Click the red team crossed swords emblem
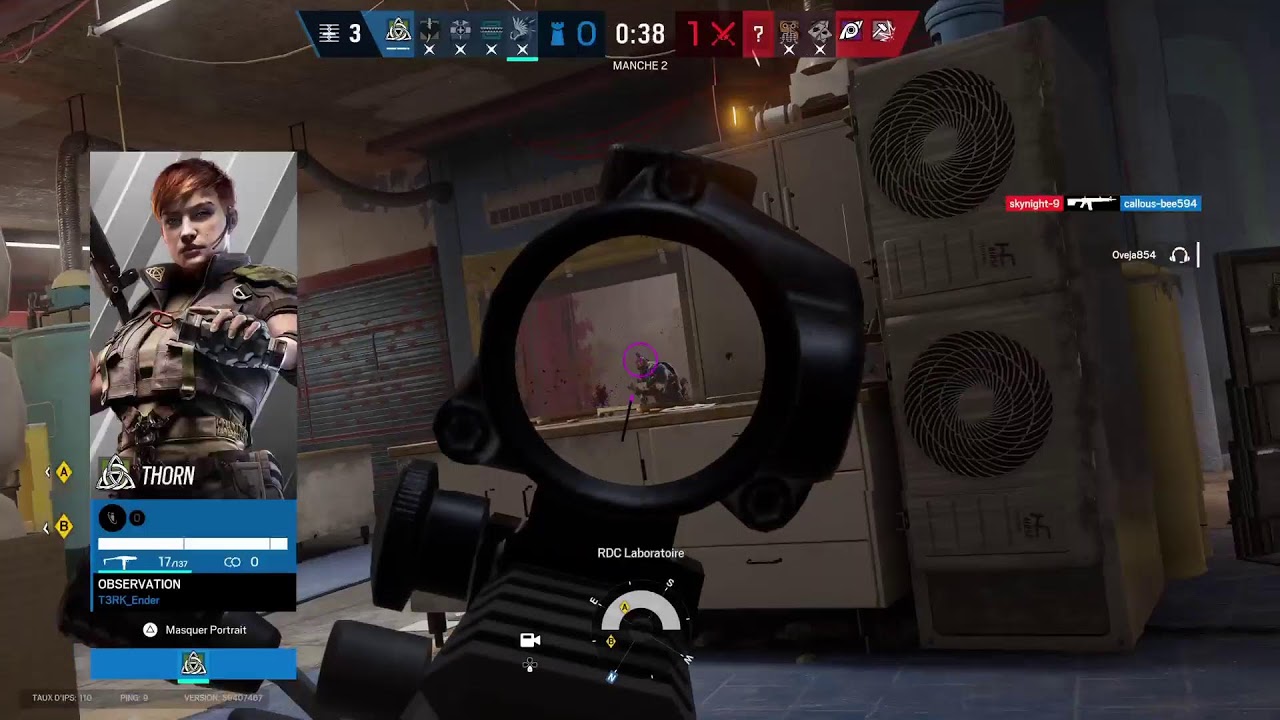The height and width of the screenshot is (720, 1280). coord(723,34)
